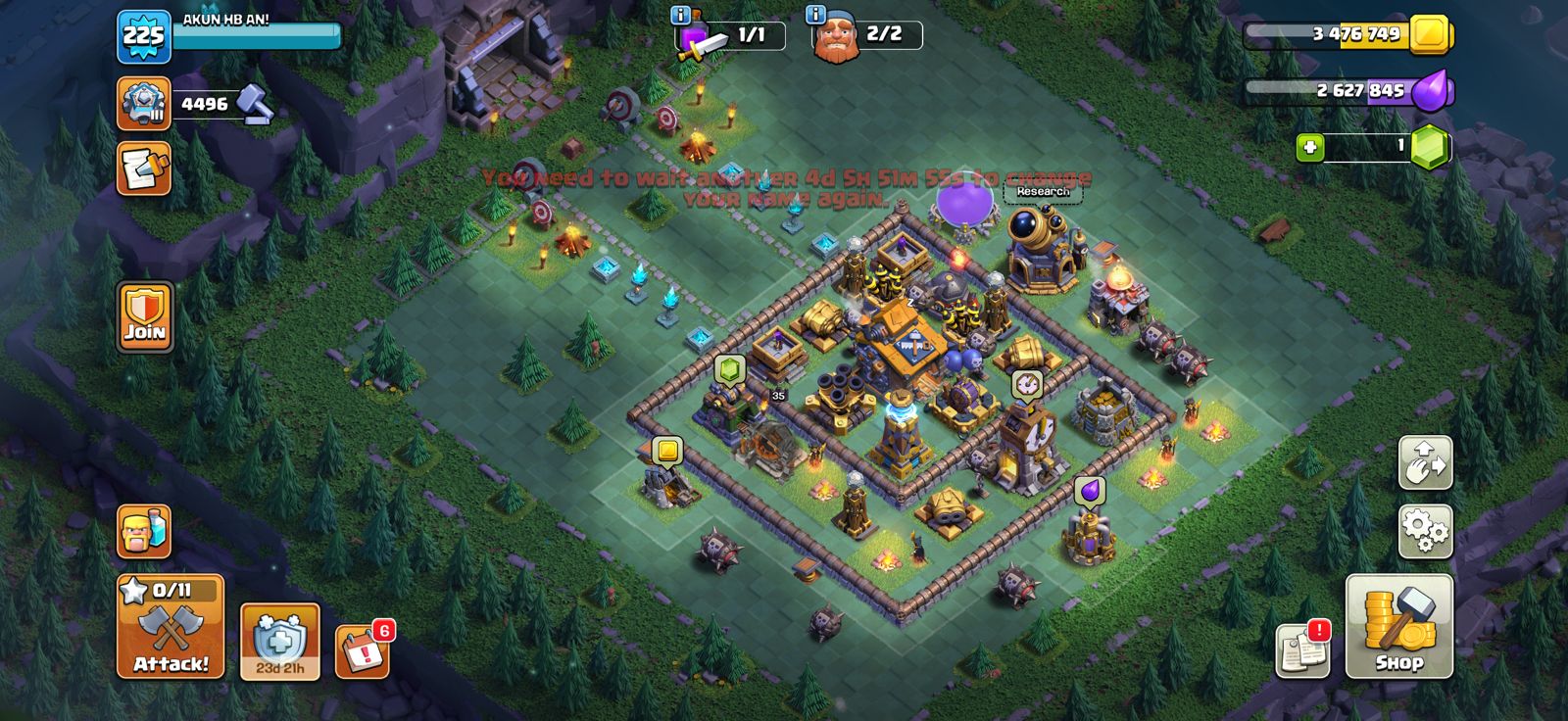
Task: Join a clan via the Join shield
Action: [145, 316]
